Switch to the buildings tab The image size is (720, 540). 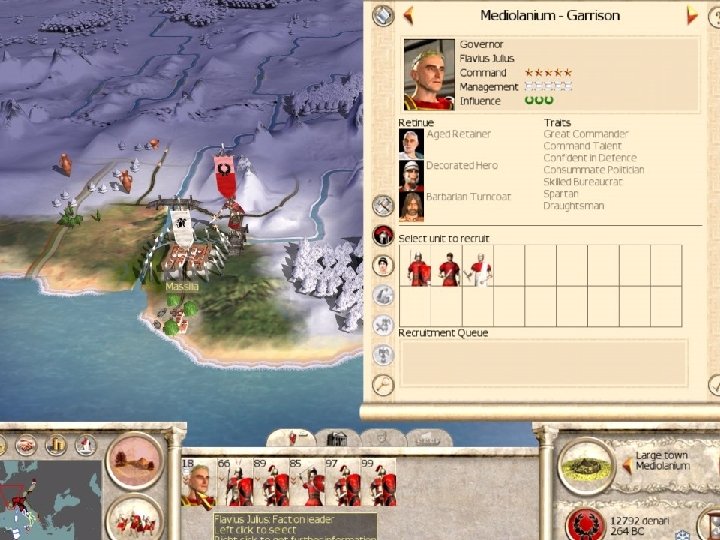[338, 438]
